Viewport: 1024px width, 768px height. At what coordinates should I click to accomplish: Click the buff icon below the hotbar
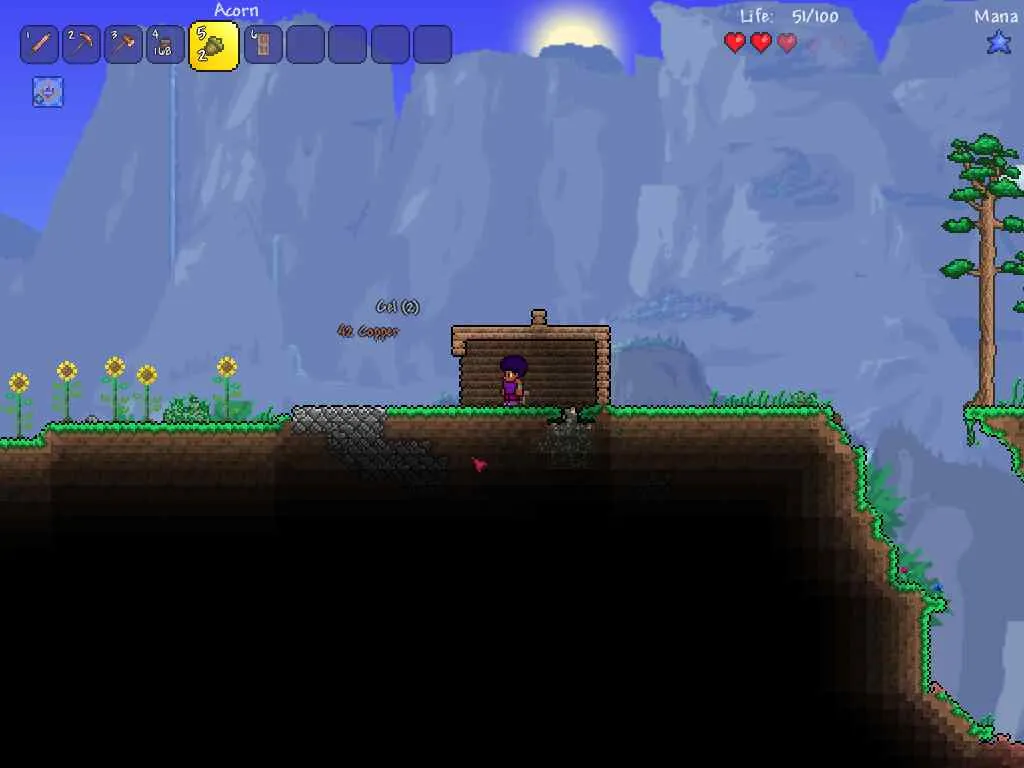(48, 92)
